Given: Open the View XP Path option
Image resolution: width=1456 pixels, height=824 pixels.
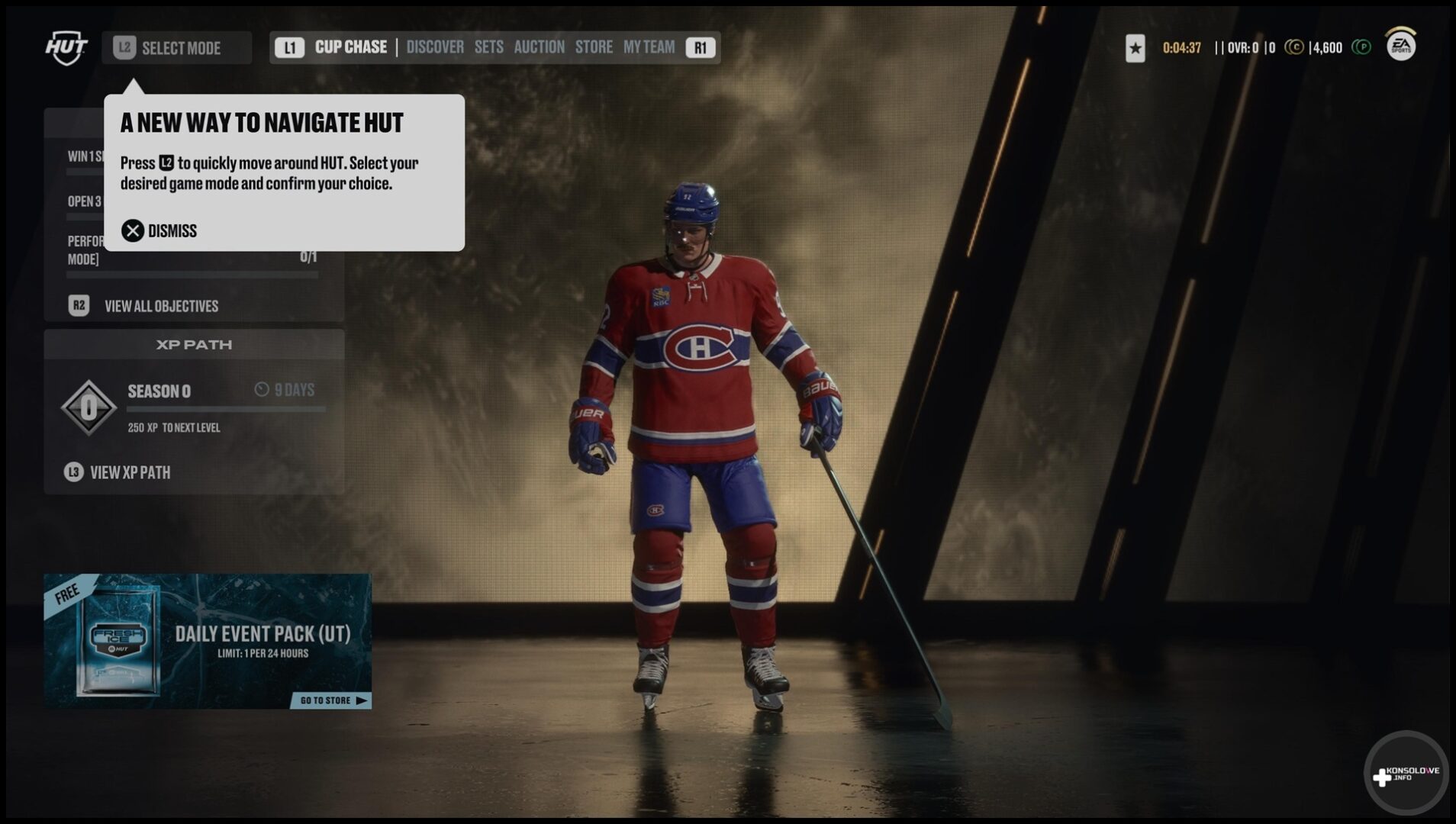Looking at the screenshot, I should pos(130,472).
